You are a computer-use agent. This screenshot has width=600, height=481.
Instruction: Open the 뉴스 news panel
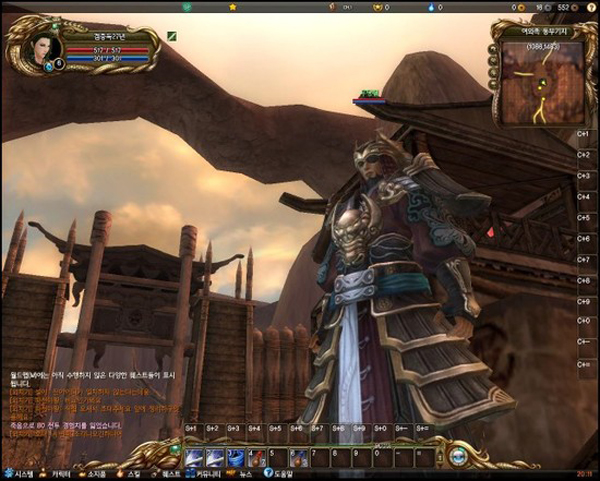click(x=240, y=473)
